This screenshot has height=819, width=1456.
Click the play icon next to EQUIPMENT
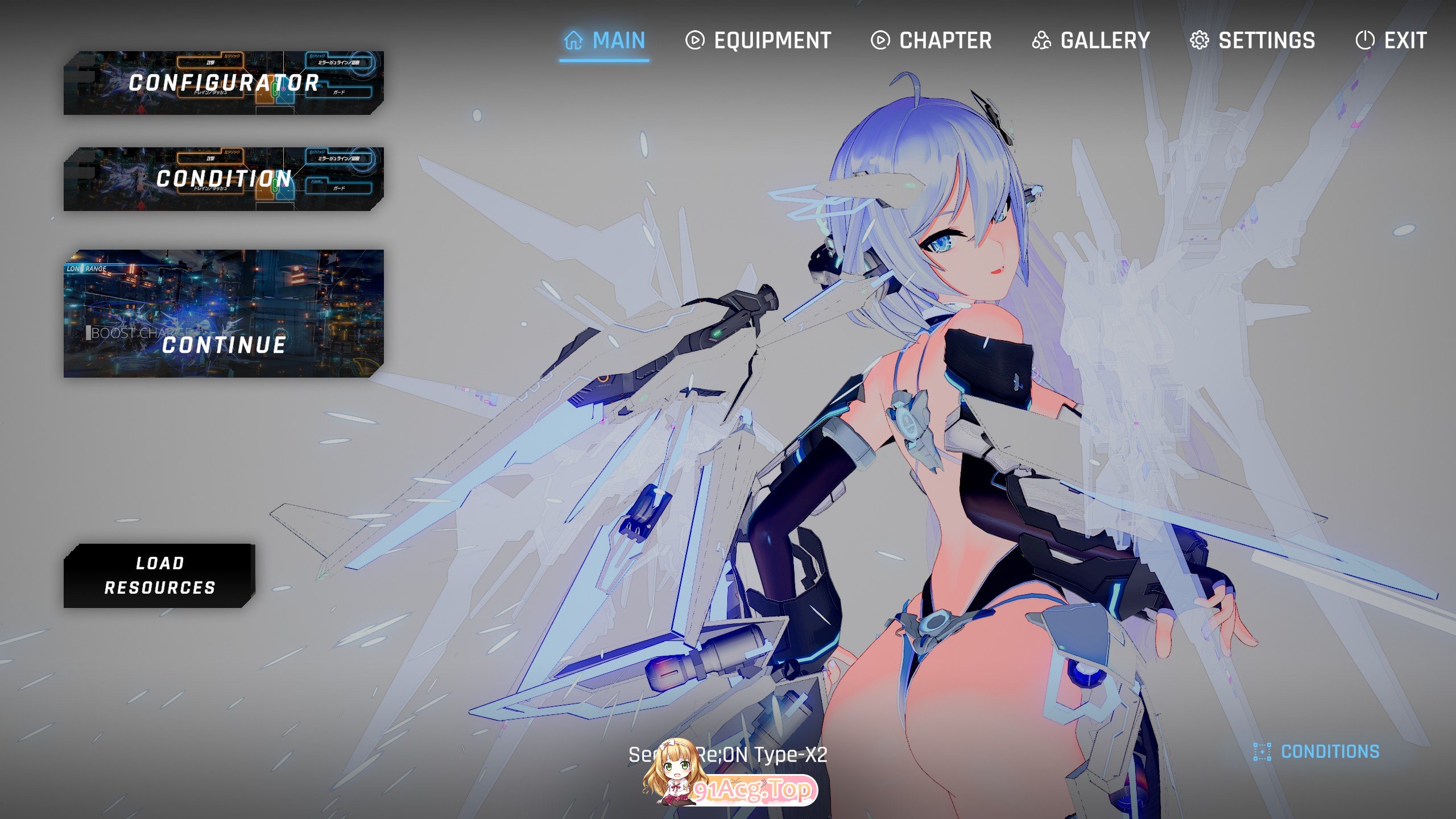695,40
